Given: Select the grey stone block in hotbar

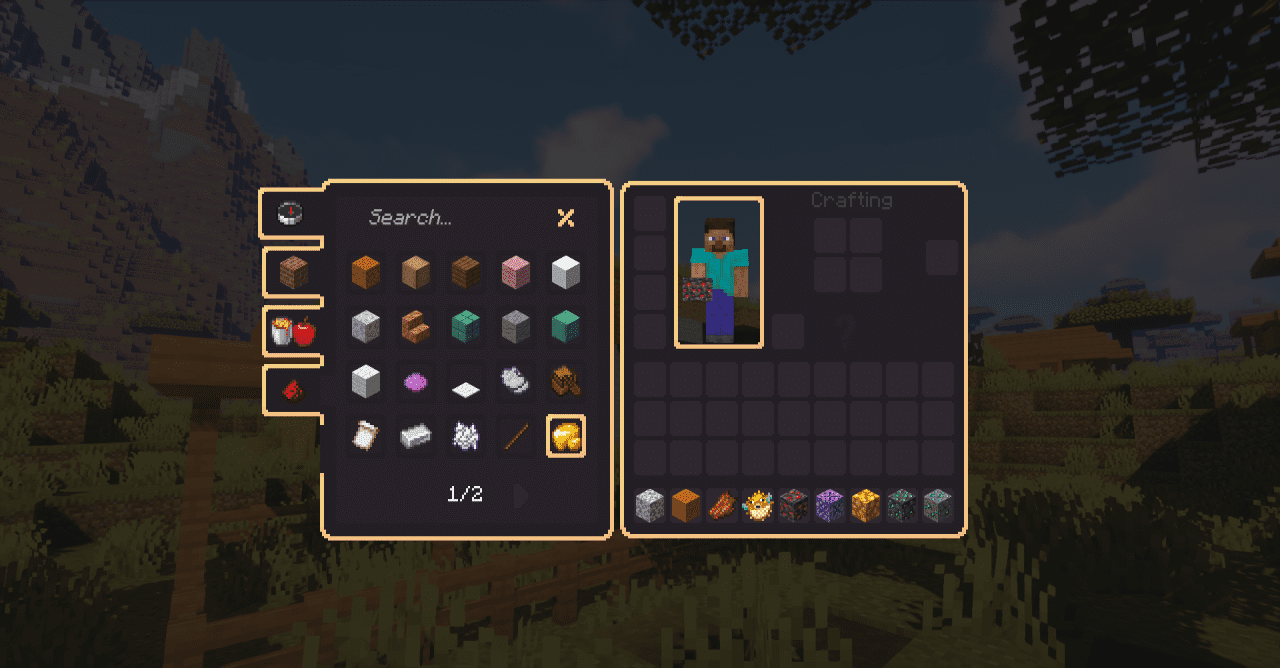Looking at the screenshot, I should (651, 506).
